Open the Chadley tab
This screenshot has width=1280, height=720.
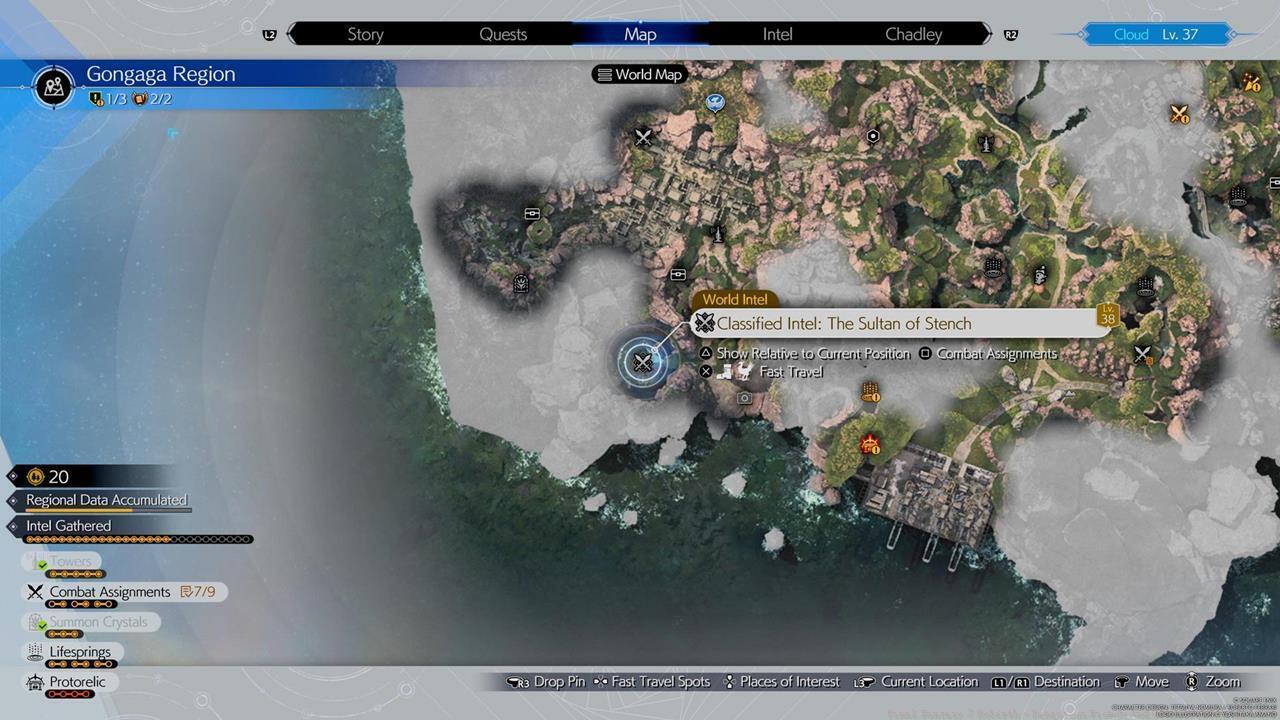[913, 34]
